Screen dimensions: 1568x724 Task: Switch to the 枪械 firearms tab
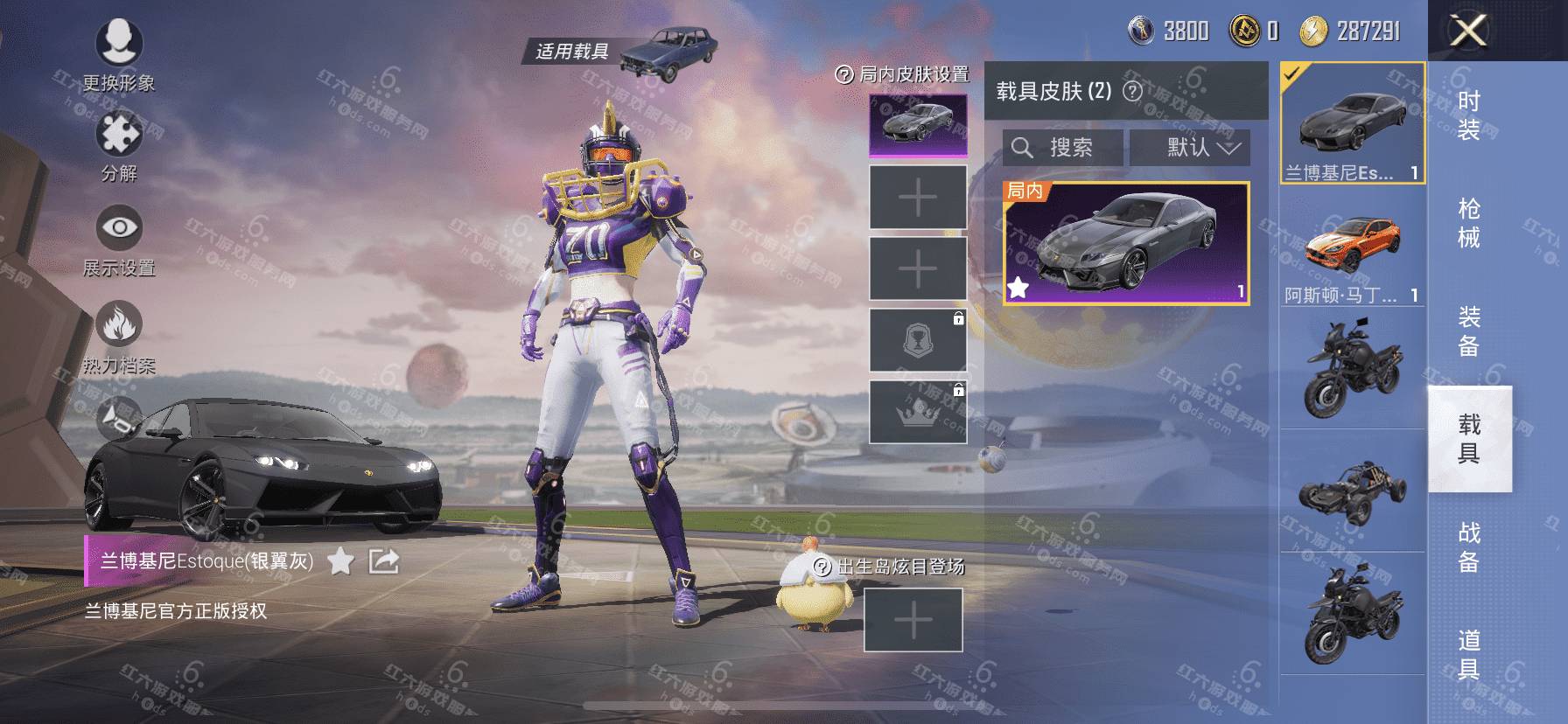point(1469,223)
